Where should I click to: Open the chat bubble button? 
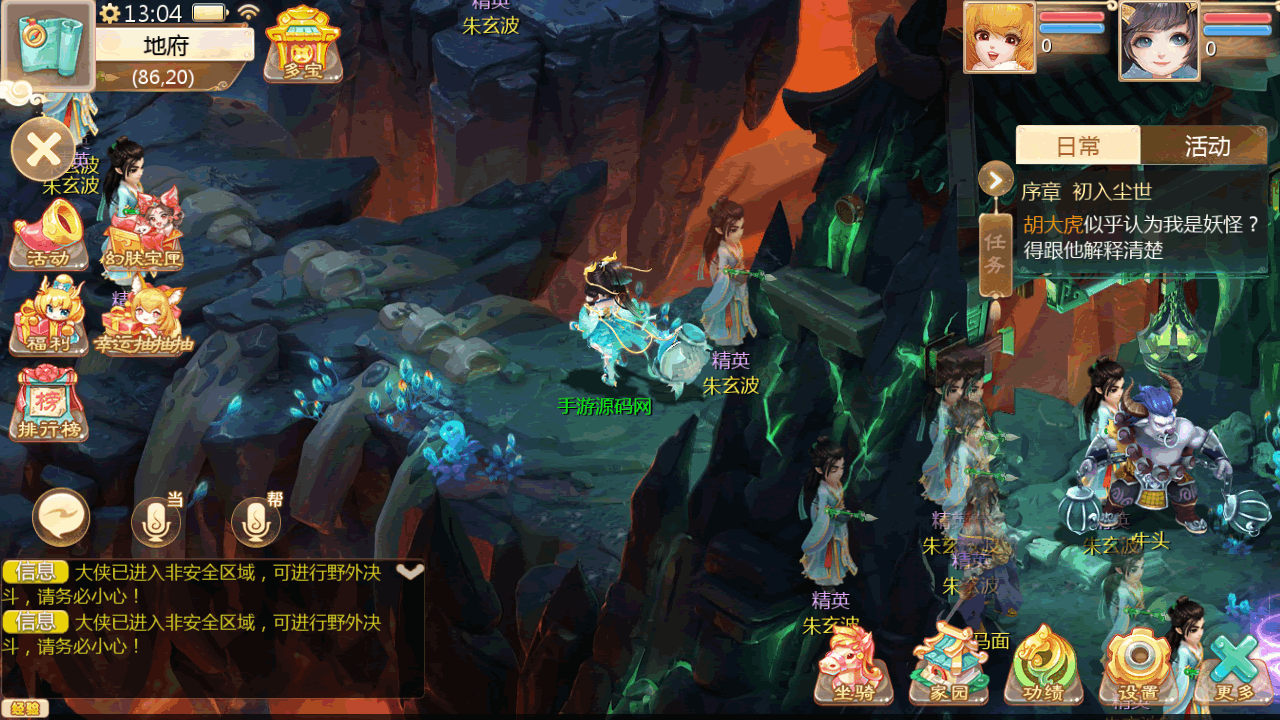pyautogui.click(x=61, y=518)
